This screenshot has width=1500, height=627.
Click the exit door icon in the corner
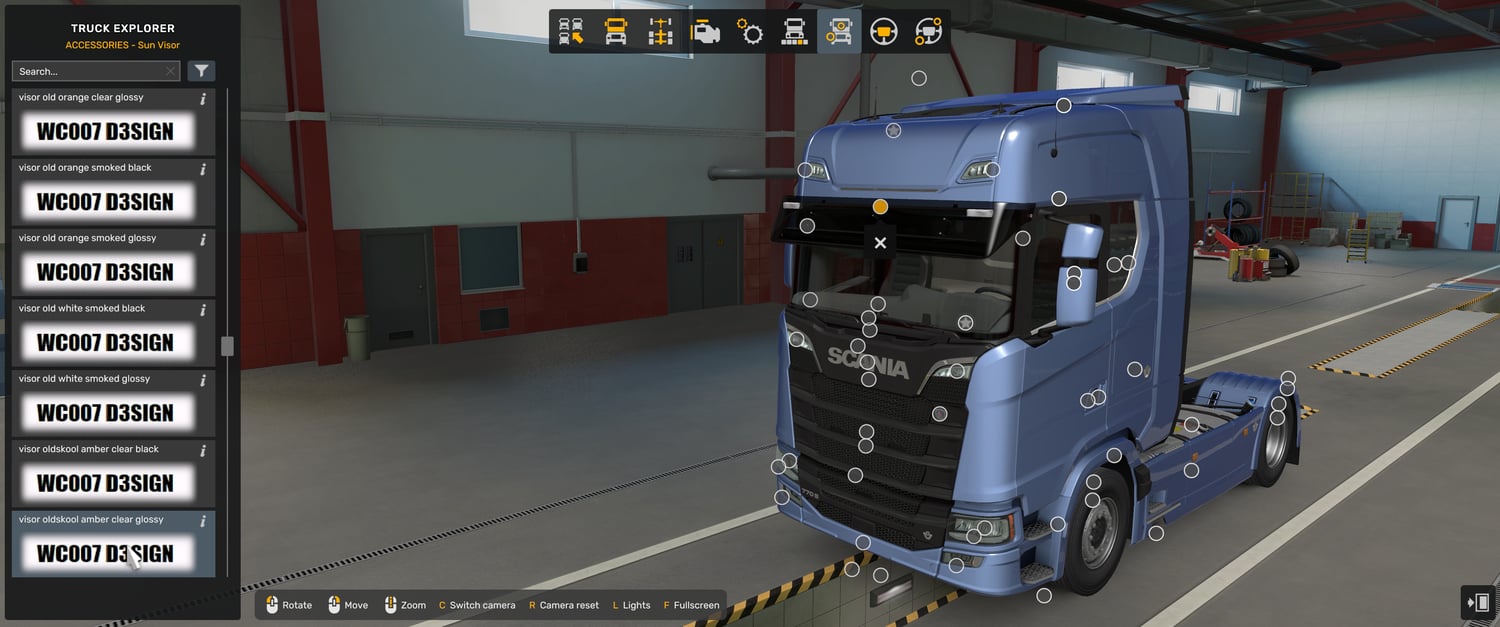pos(1478,602)
